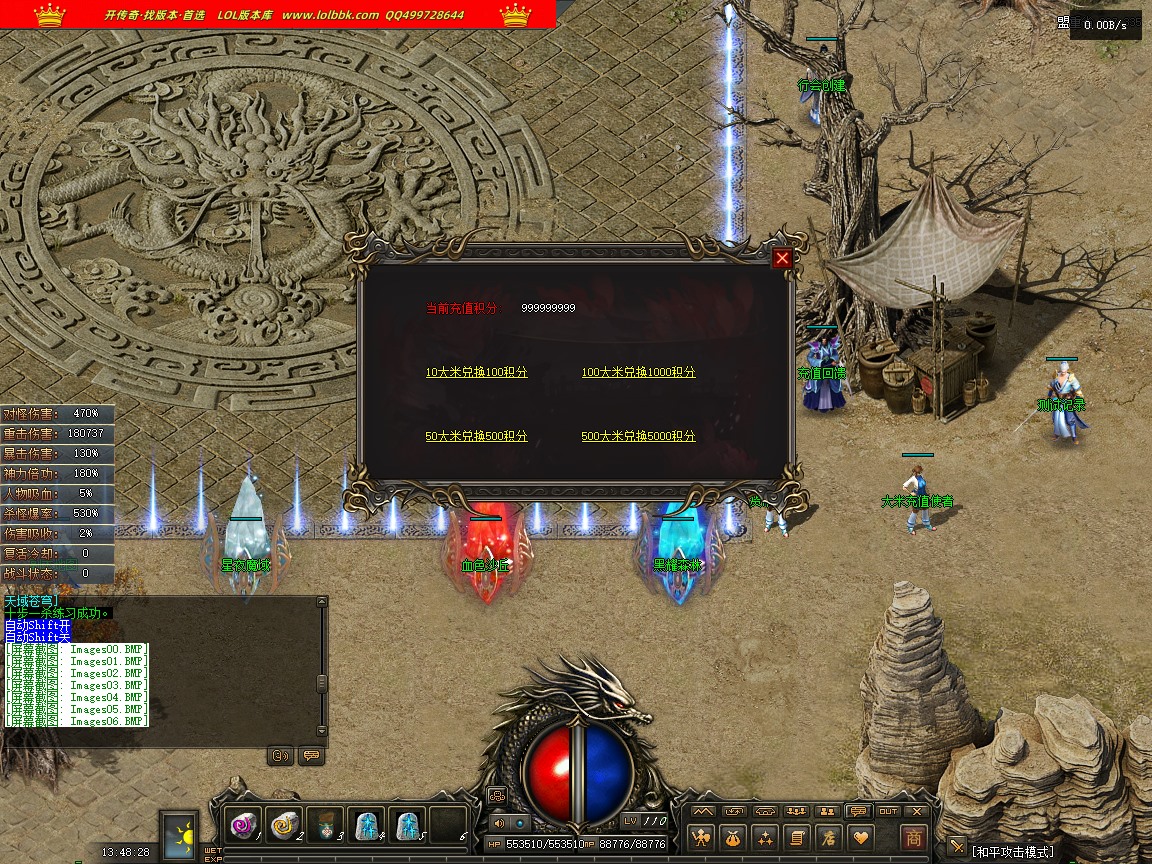Exchange via 500大米兑换5000积分 link

click(638, 436)
